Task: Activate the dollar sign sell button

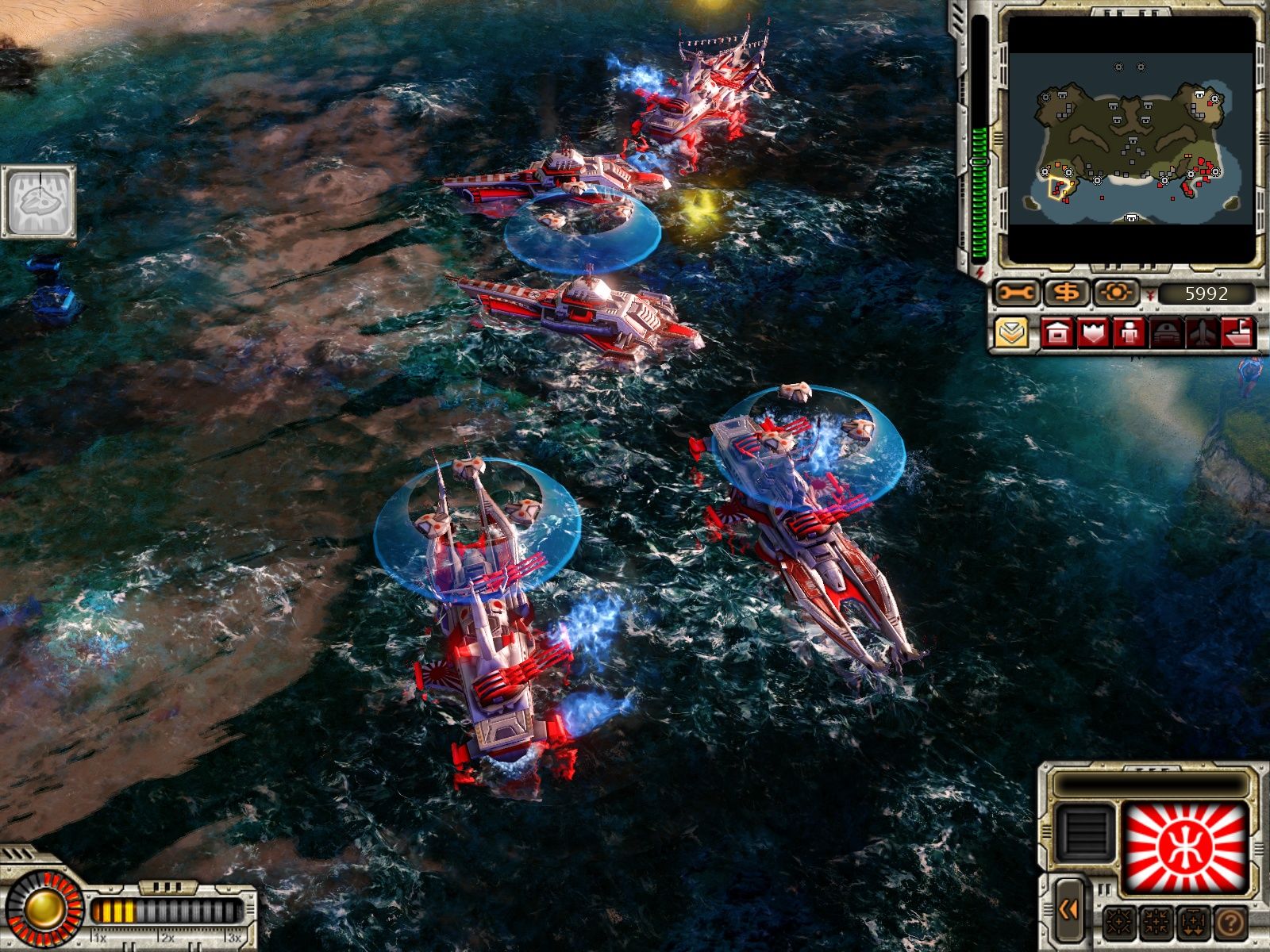Action: (1067, 294)
